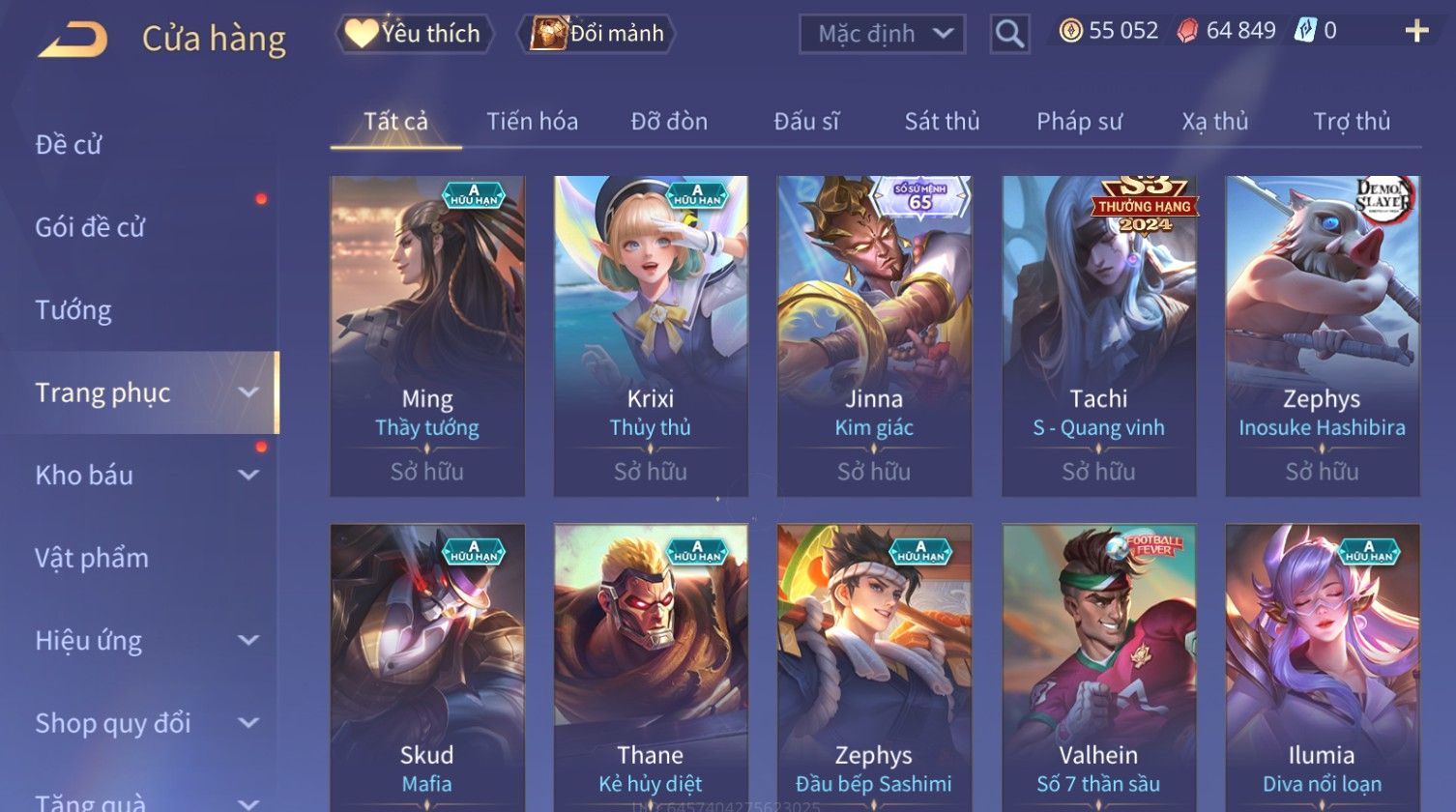
Task: Choose the Trợ thủ category tab
Action: (x=1351, y=122)
